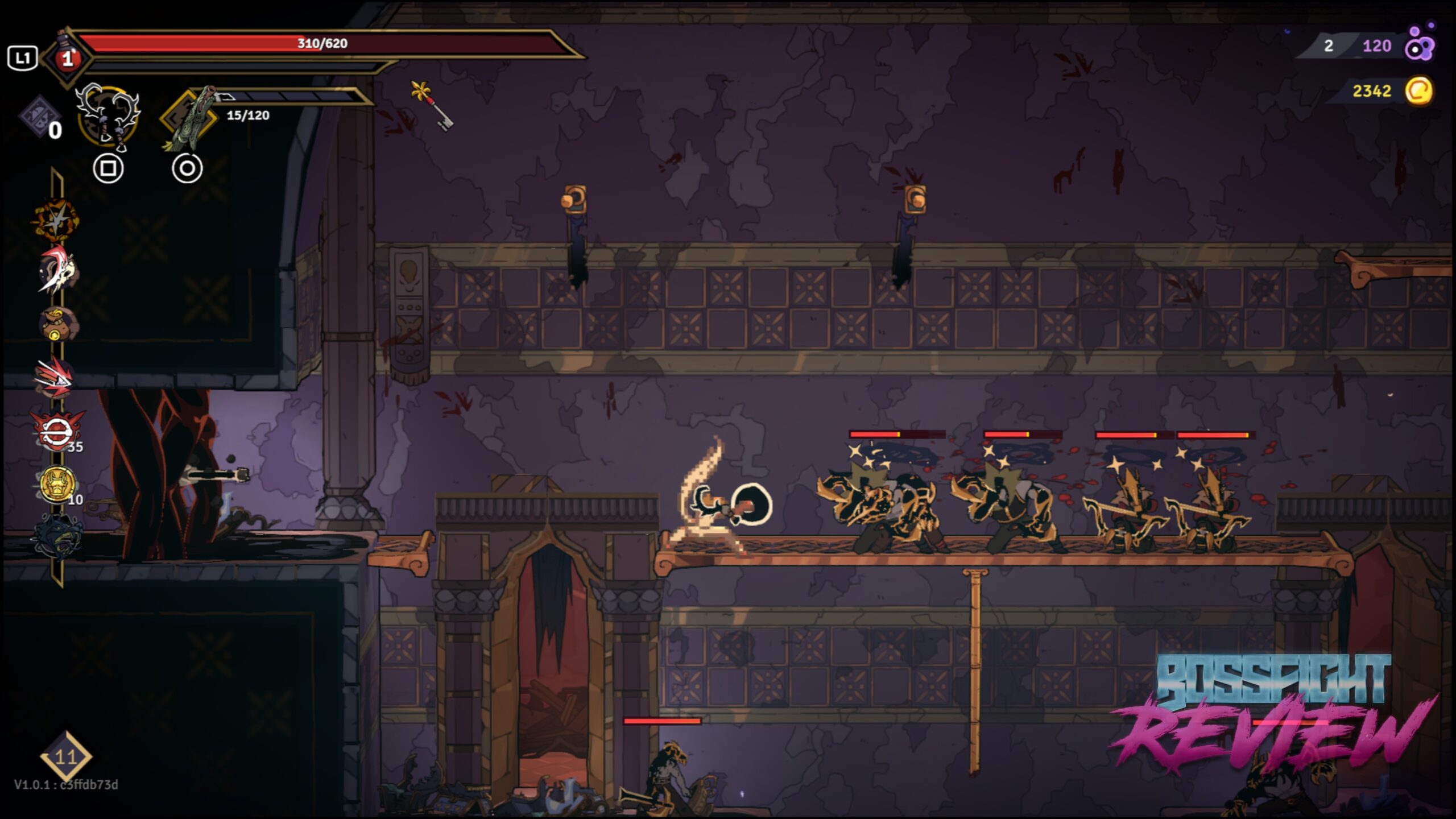Click the faded purple diamond counter icon
Viewport: 1456px width, 819px height.
click(x=39, y=117)
